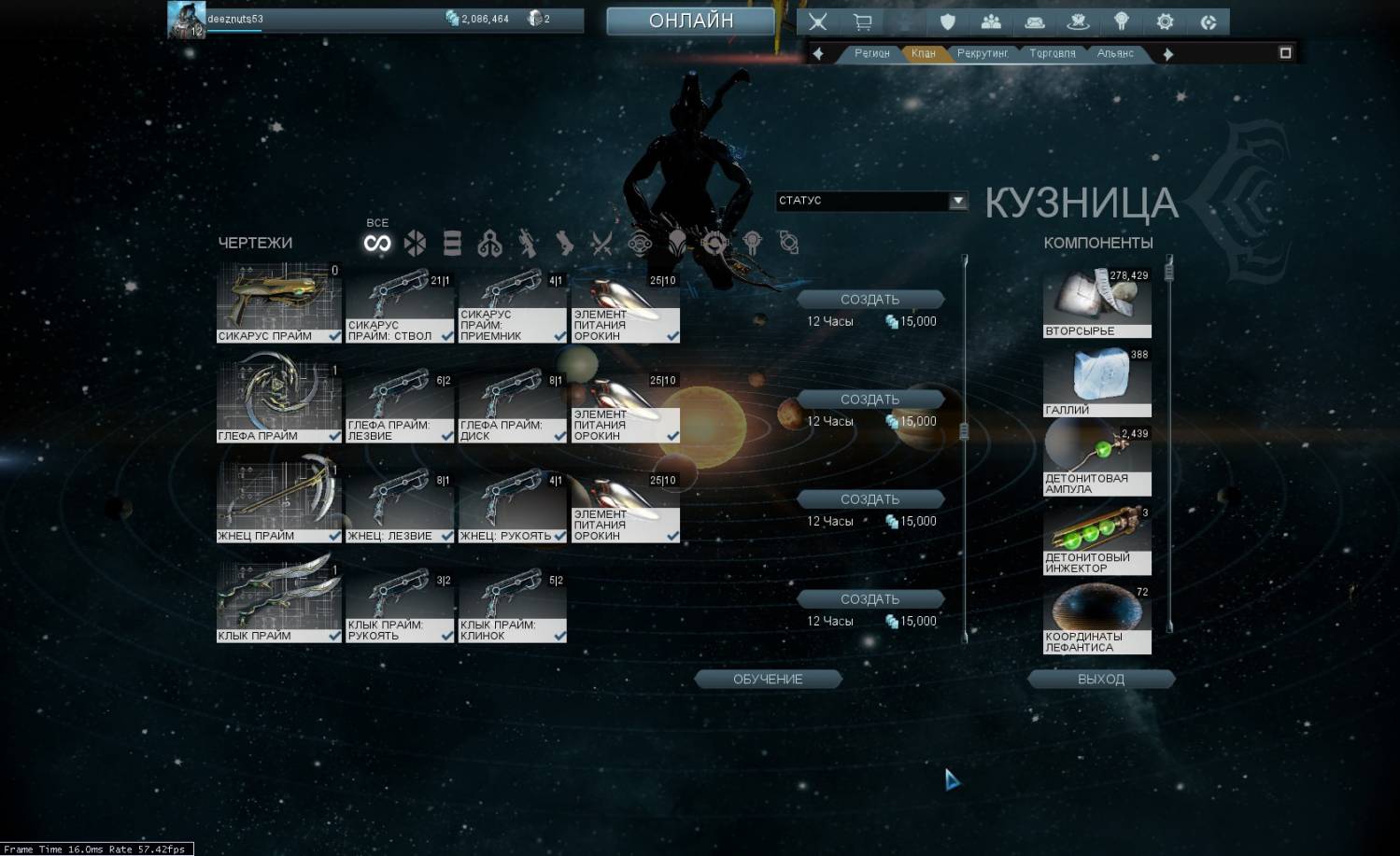Viewport: 1400px width, 856px height.
Task: Select the Сикарус Прайм blueprint
Action: [278, 302]
